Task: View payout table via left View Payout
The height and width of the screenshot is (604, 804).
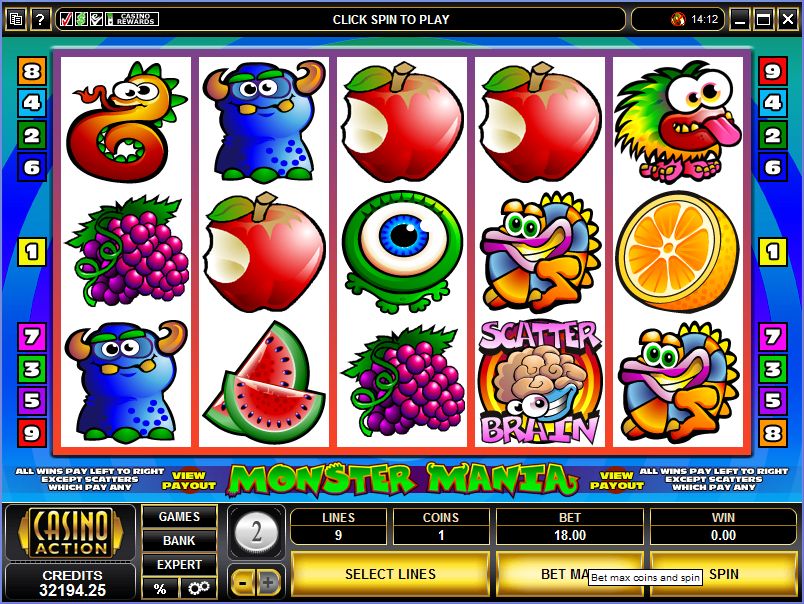Action: pos(189,481)
